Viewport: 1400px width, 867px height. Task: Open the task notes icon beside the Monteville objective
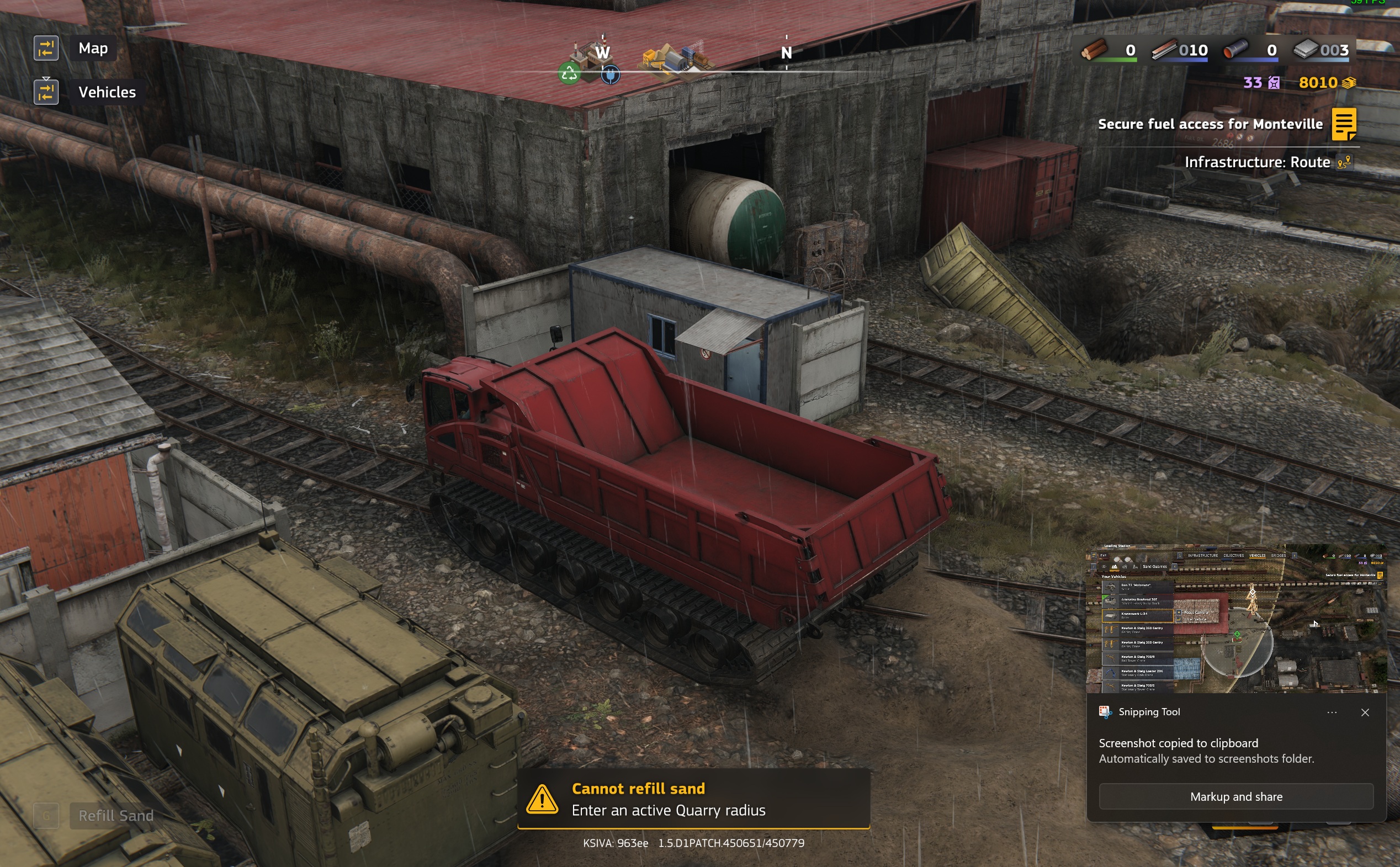[x=1345, y=124]
